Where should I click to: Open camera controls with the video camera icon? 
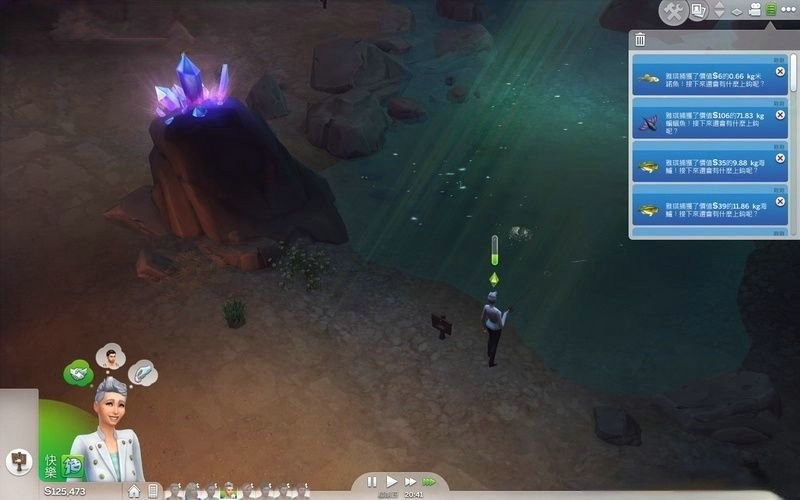[x=754, y=11]
